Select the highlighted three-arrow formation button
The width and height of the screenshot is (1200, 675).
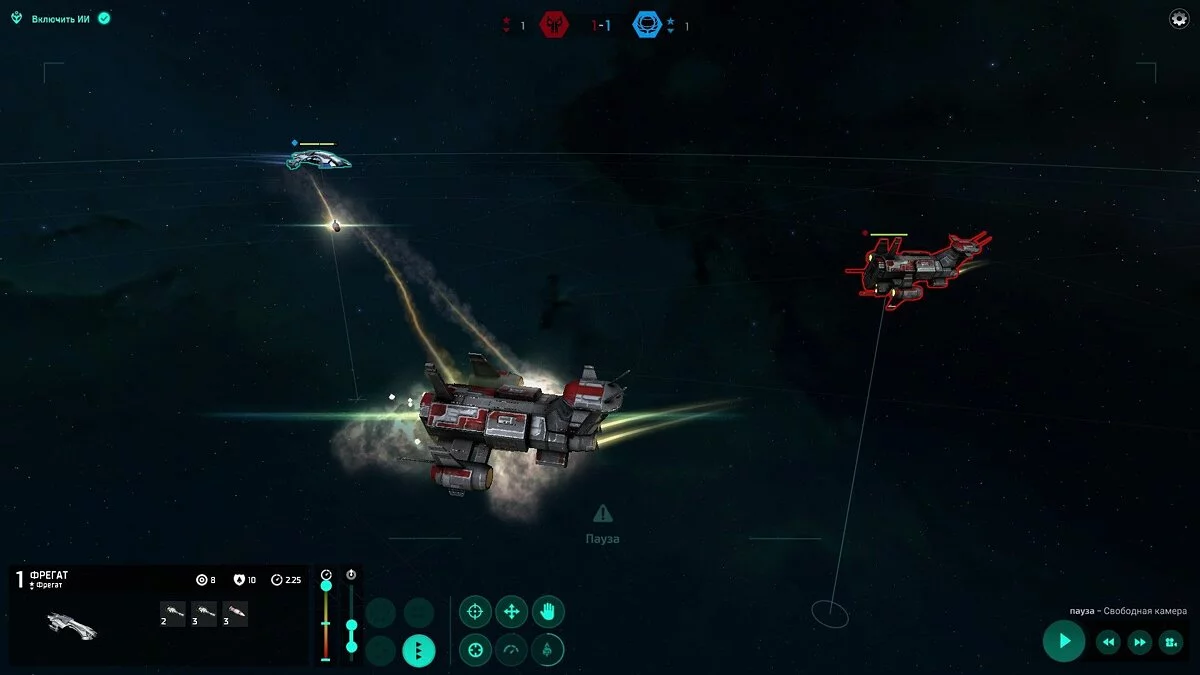click(418, 651)
